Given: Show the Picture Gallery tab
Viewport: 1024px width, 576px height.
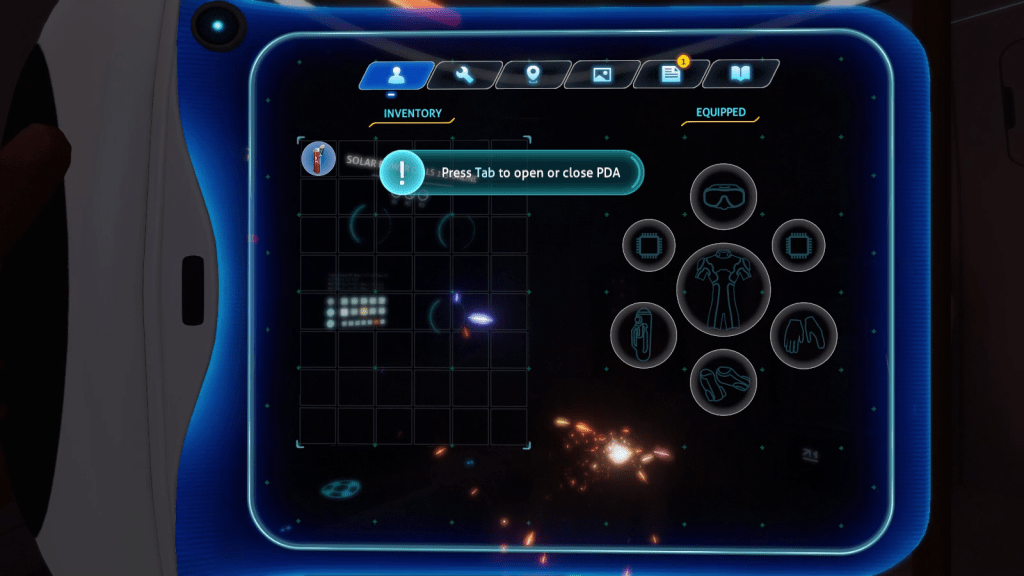Looking at the screenshot, I should point(602,75).
